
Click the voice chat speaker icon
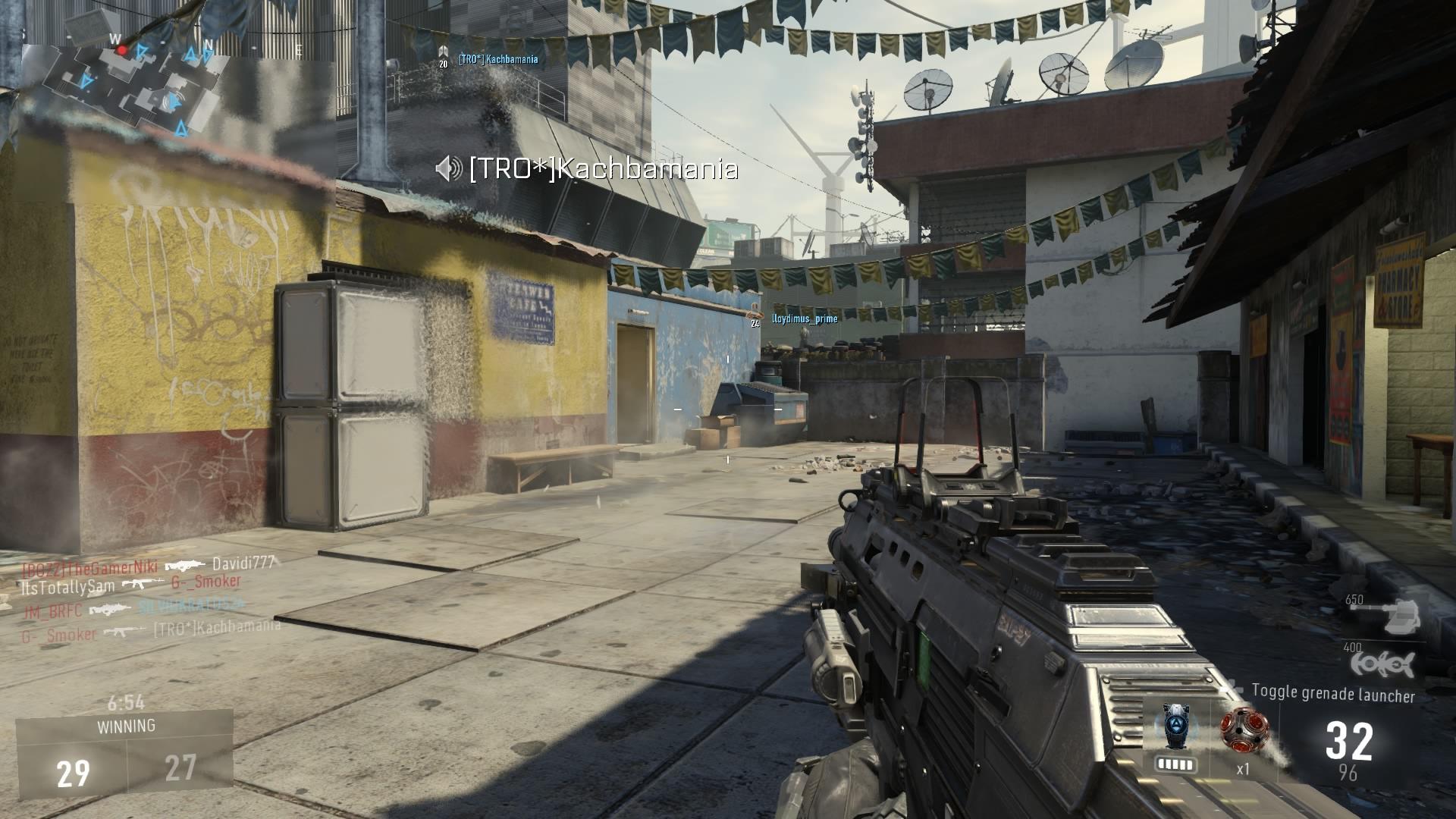click(x=449, y=168)
